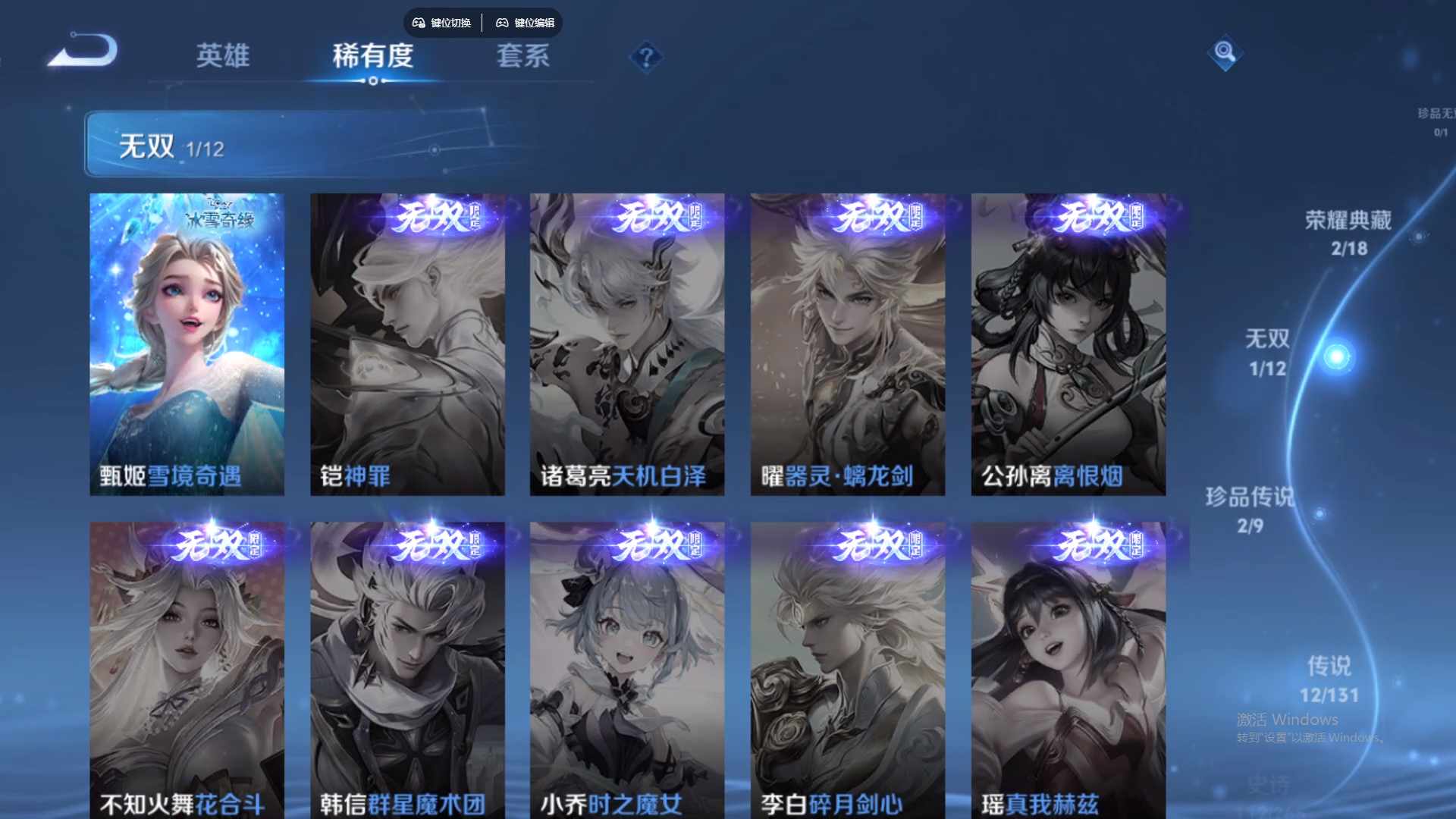Image resolution: width=1456 pixels, height=819 pixels.
Task: Select the 荣耀典藏 2/18 rarity category
Action: pos(1348,231)
